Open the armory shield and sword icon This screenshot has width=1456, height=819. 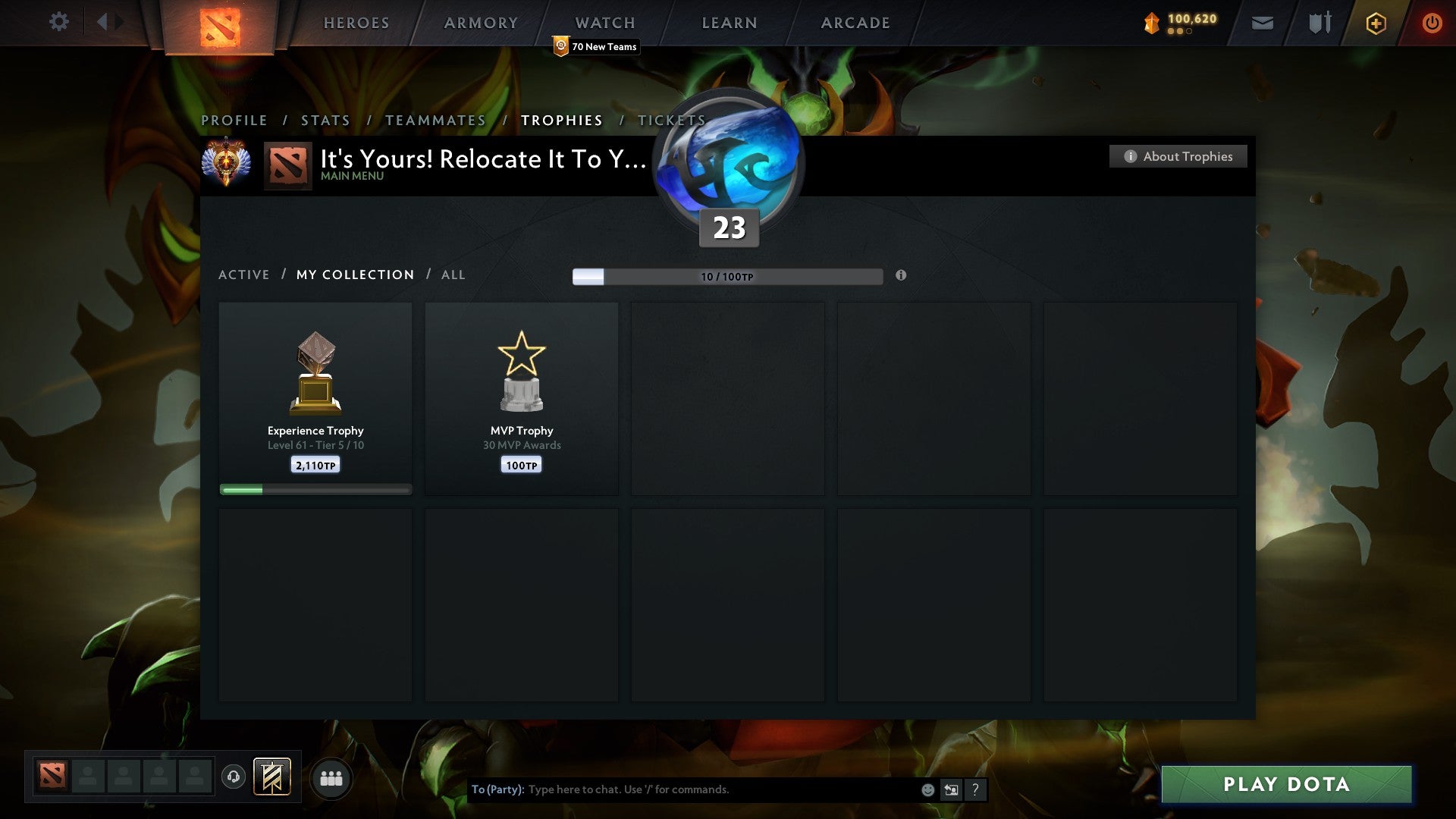tap(1318, 23)
